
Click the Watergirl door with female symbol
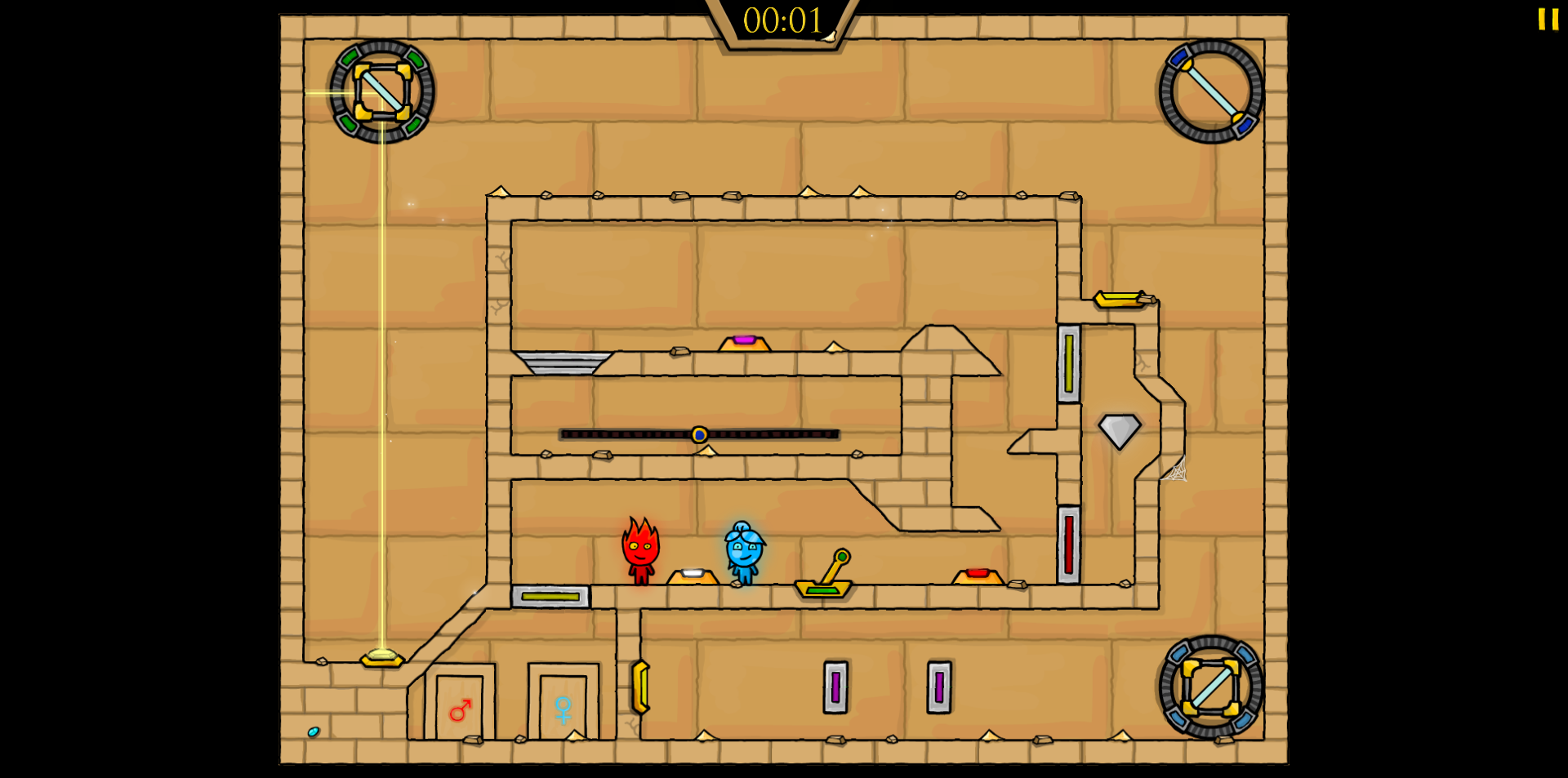(564, 709)
